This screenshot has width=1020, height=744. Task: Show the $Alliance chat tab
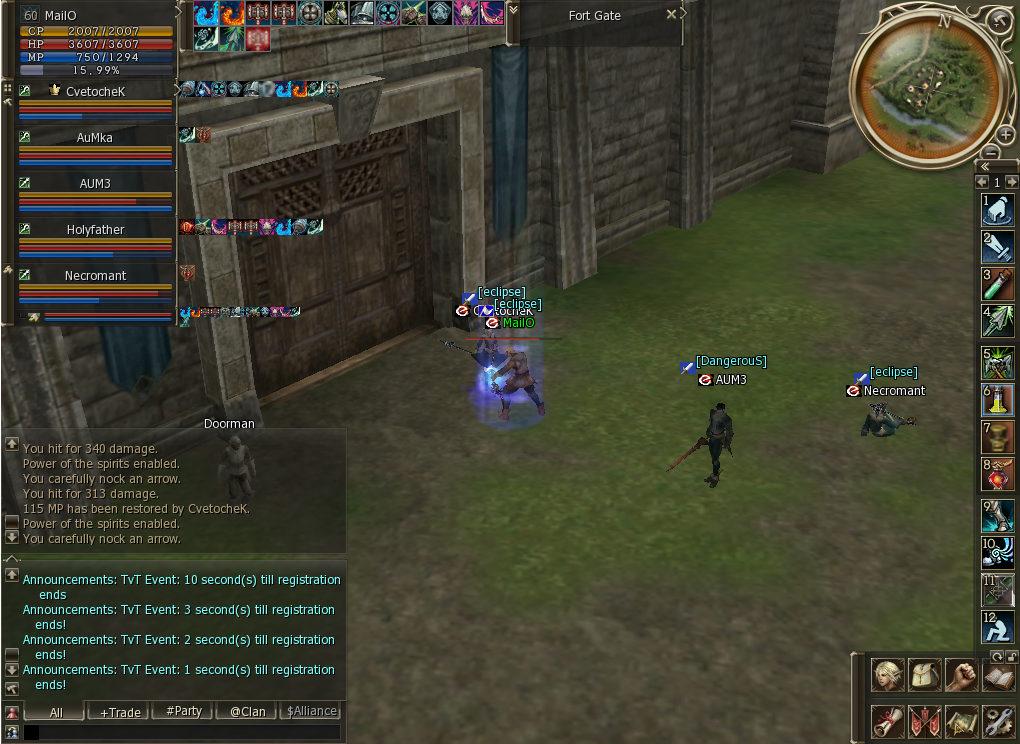(x=311, y=712)
